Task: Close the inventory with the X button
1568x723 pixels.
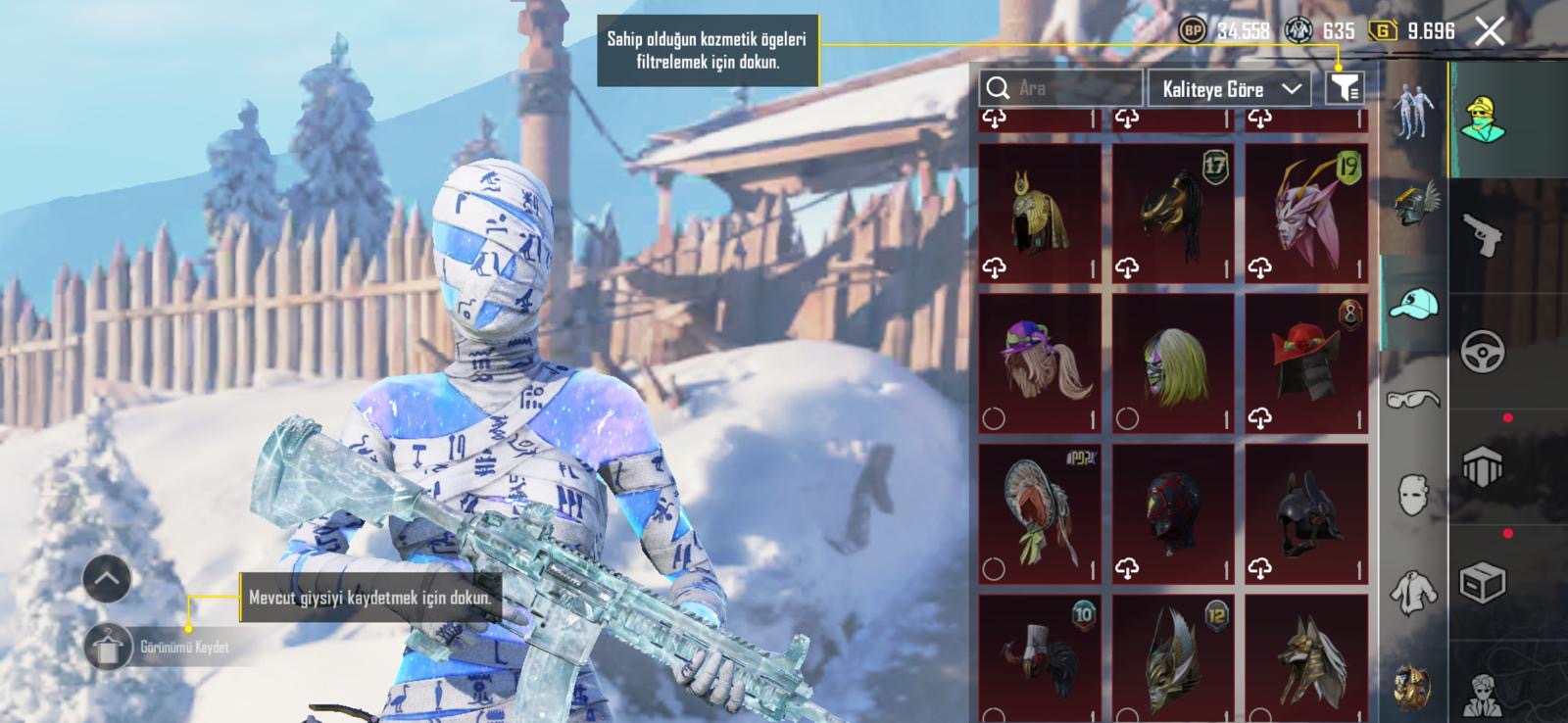Action: pos(1490,31)
